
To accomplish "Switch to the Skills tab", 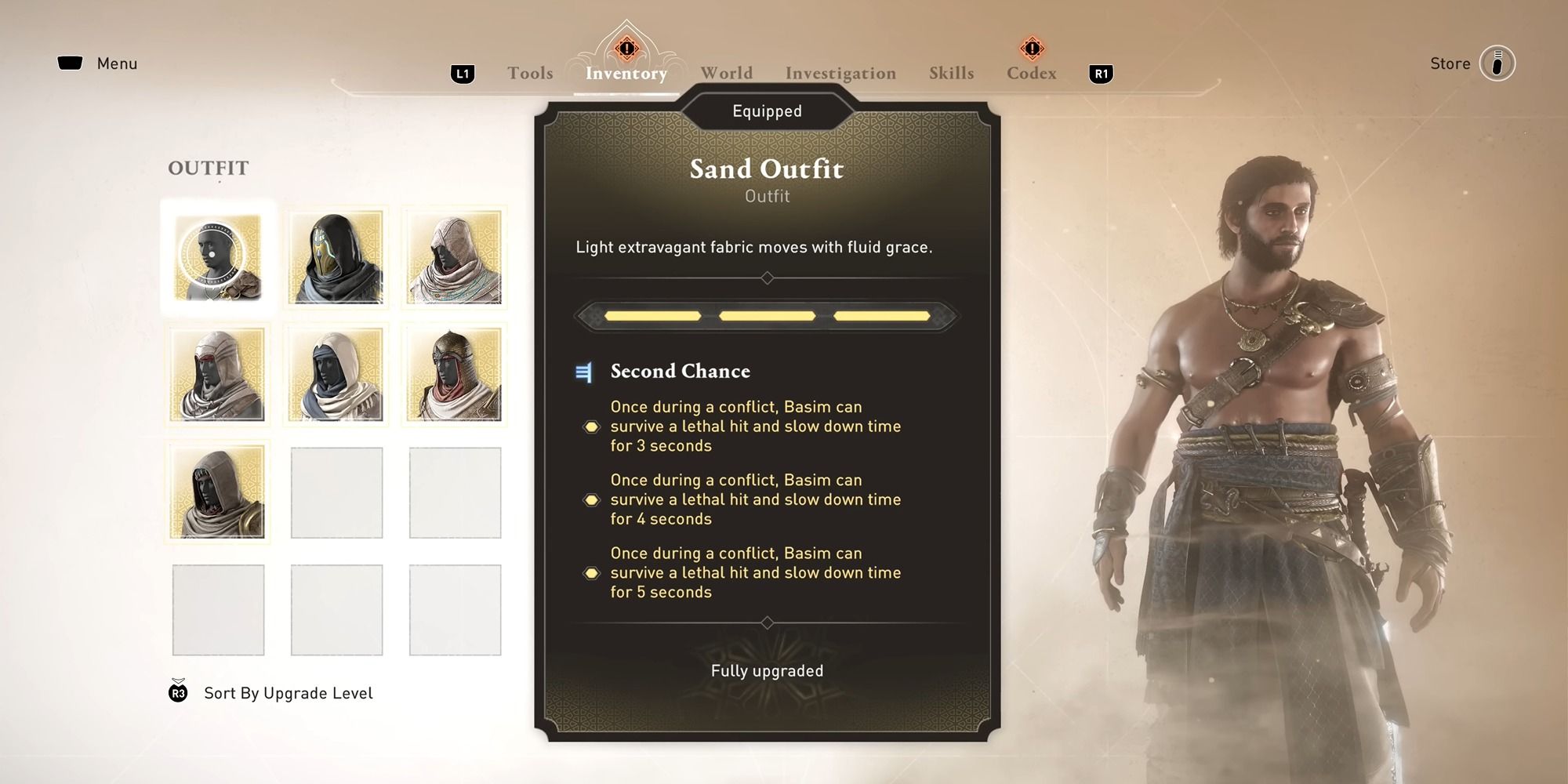I will tap(951, 72).
